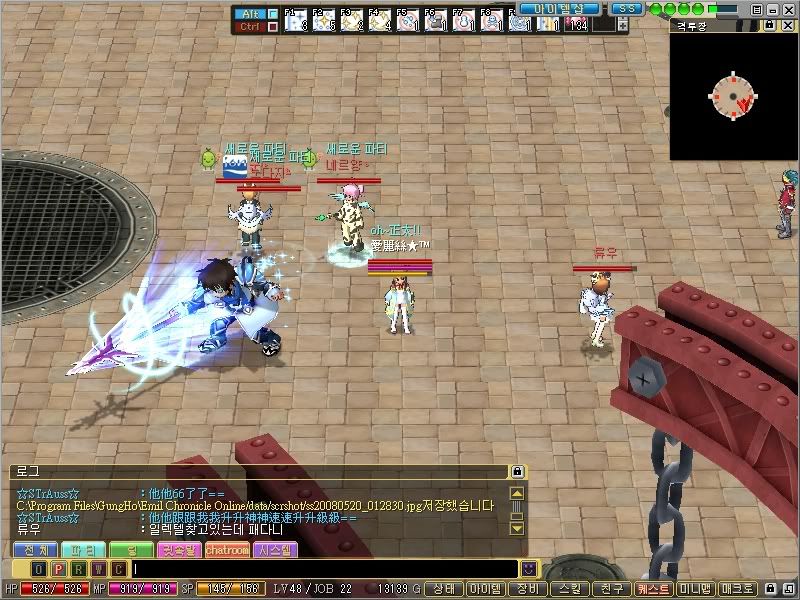Screen dimensions: 800x600
Task: Open the 매크로 macro window
Action: coord(740,589)
